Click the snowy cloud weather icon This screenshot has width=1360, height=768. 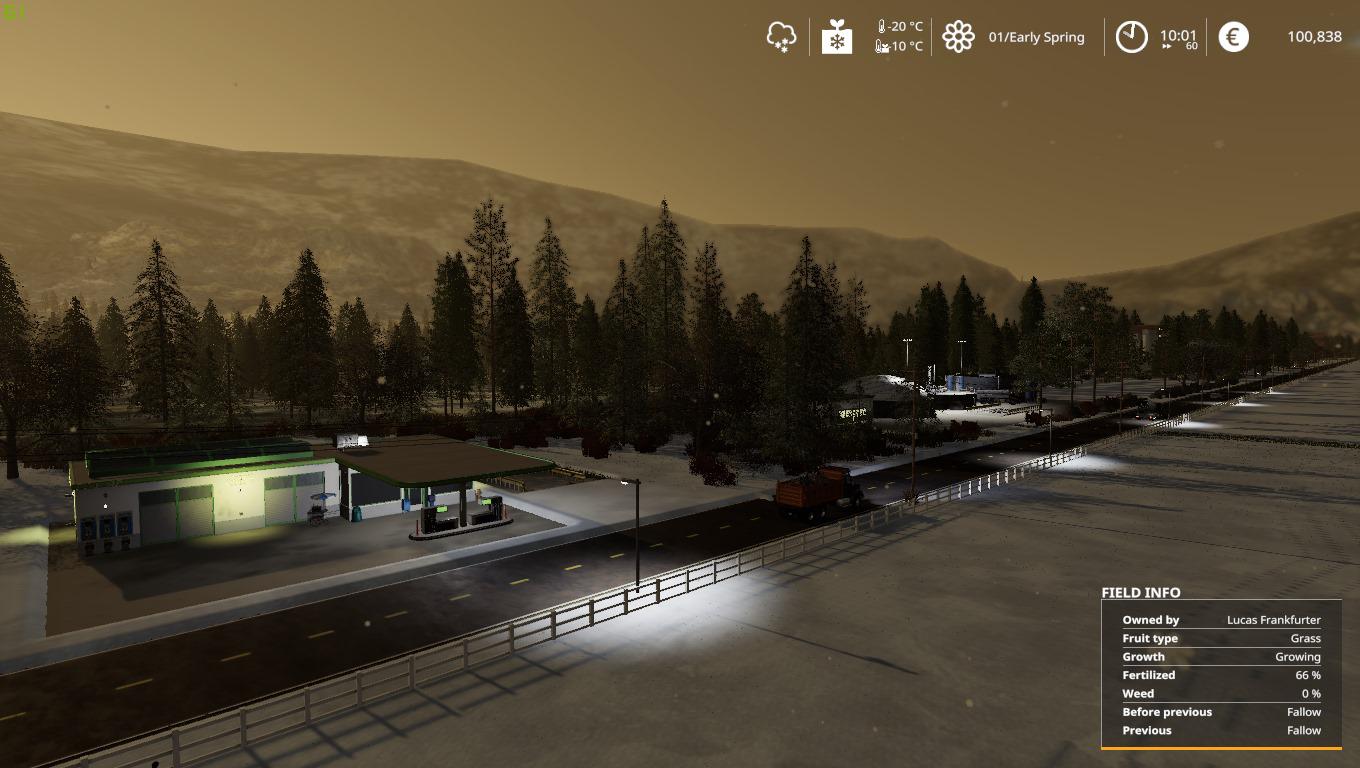tap(781, 37)
